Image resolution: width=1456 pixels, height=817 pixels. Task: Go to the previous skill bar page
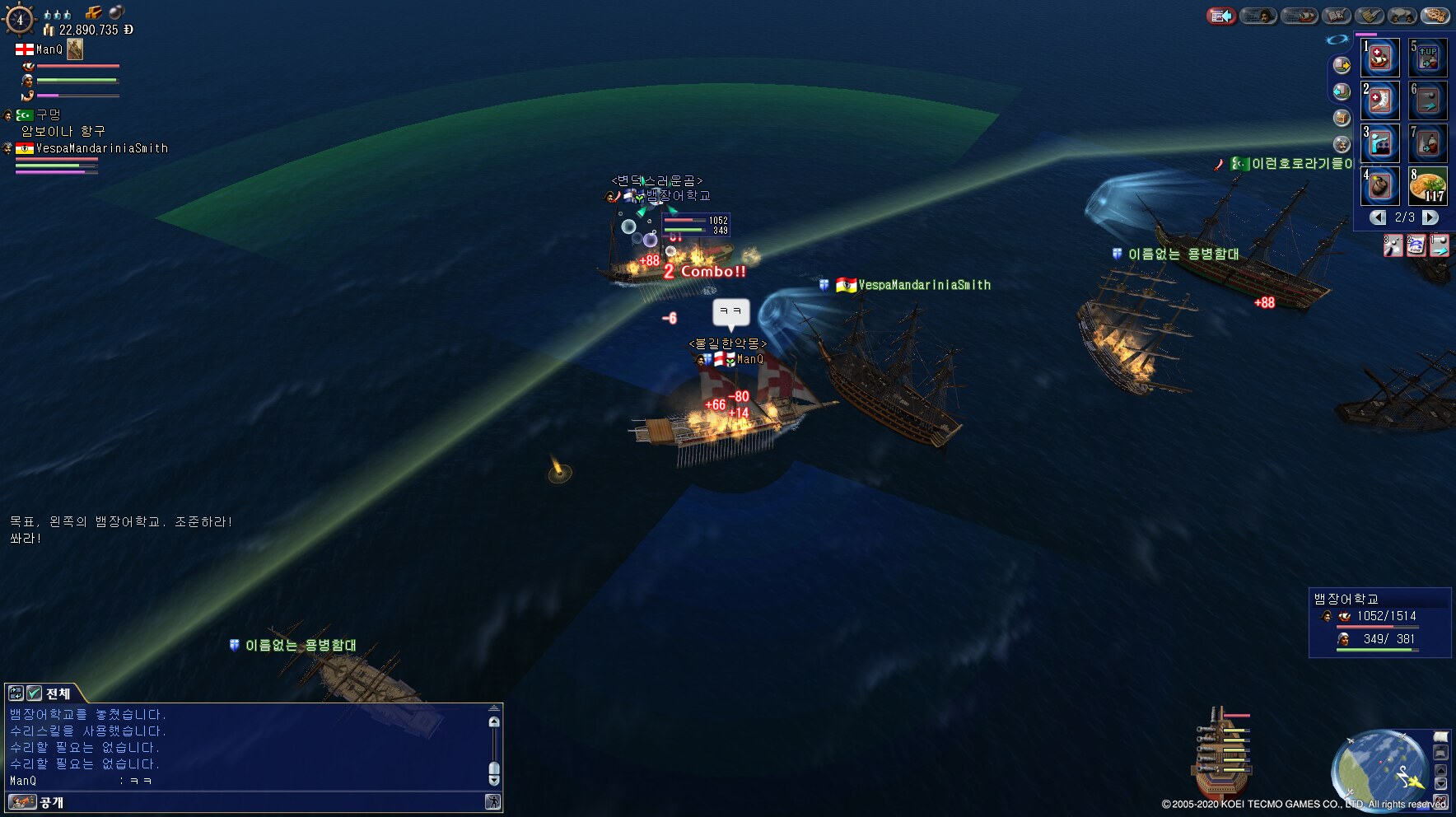(x=1378, y=217)
